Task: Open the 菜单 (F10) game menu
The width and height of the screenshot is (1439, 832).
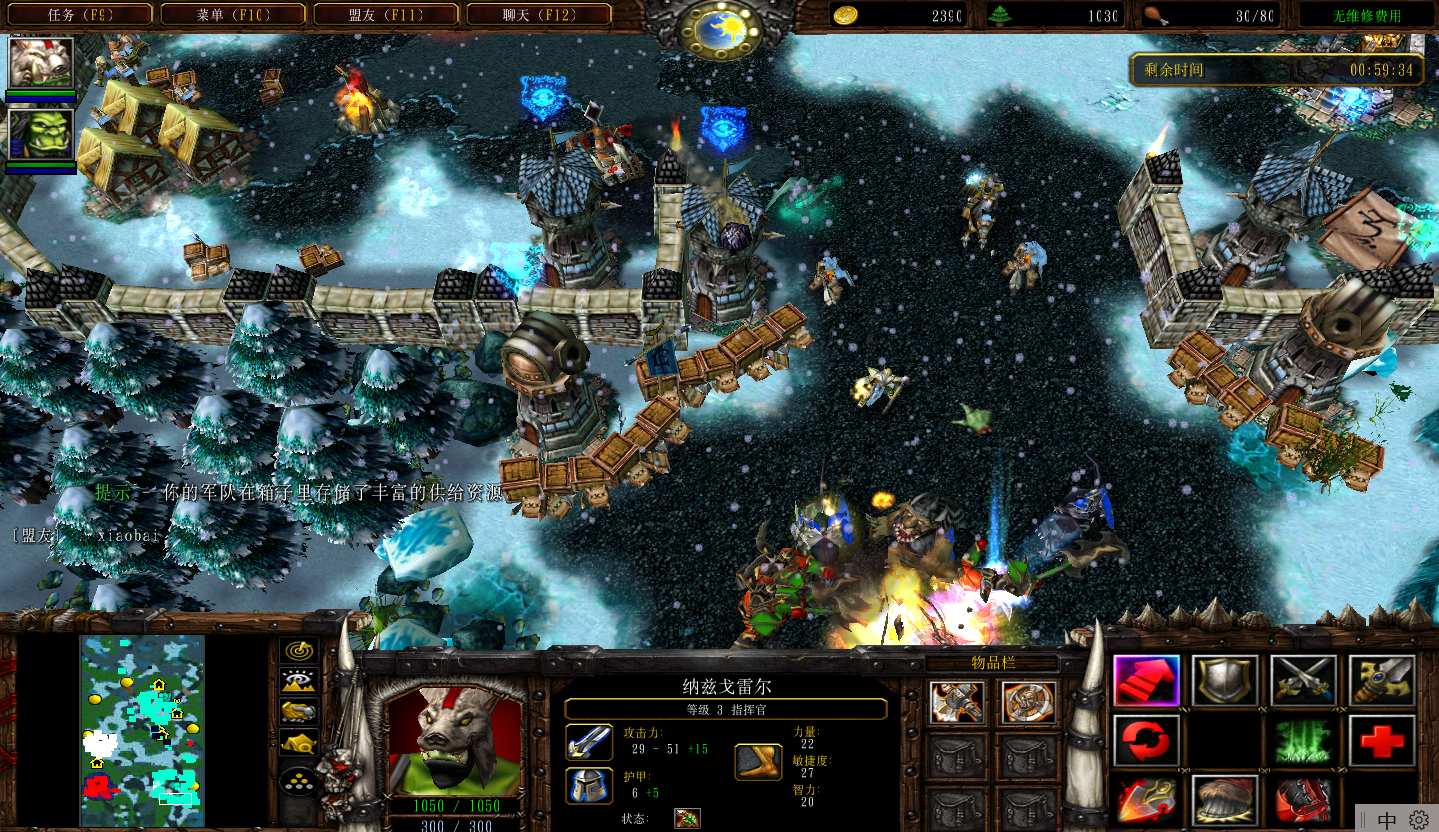Action: click(x=234, y=15)
